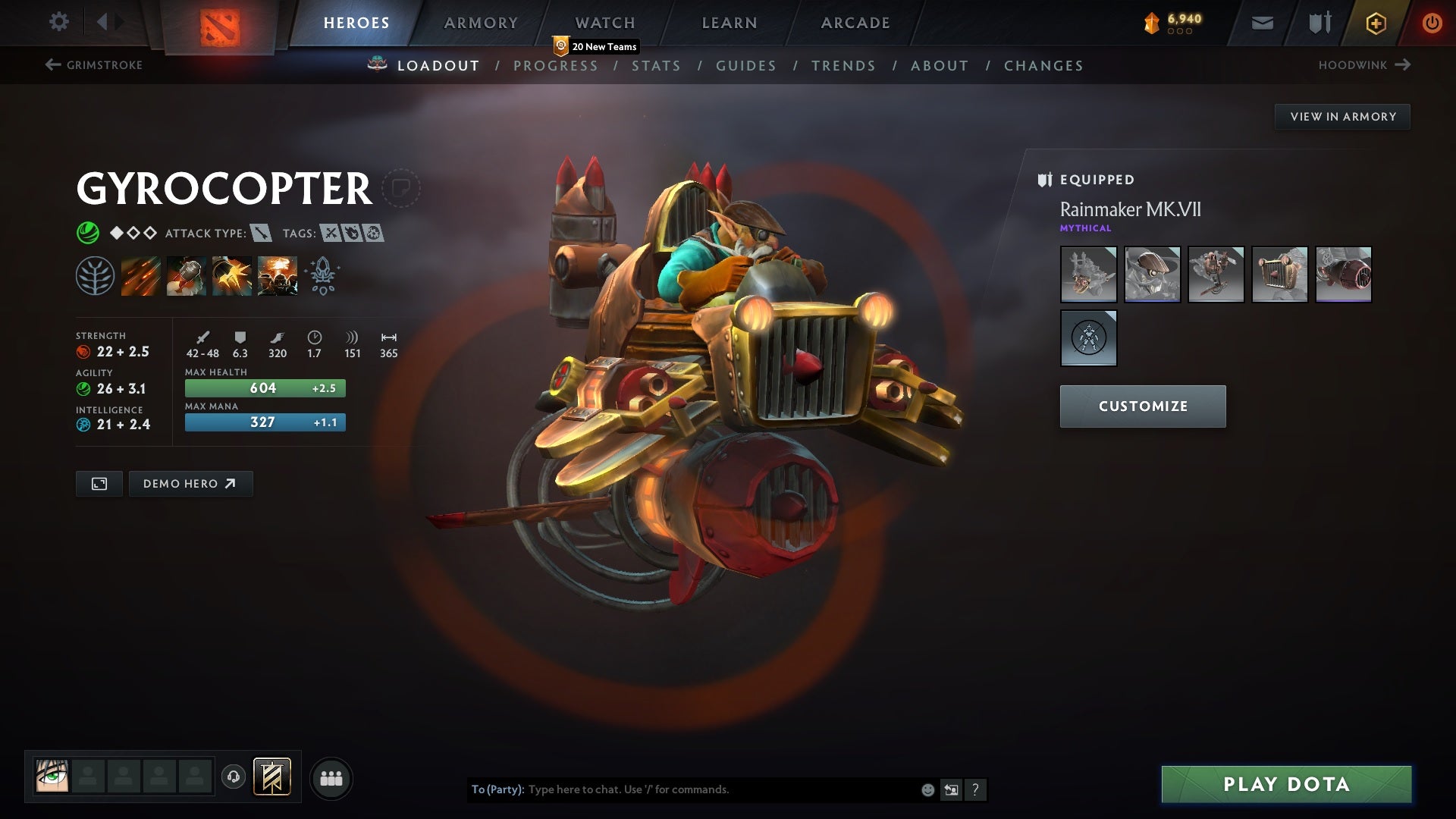Open the talent tree icon

coord(95,275)
